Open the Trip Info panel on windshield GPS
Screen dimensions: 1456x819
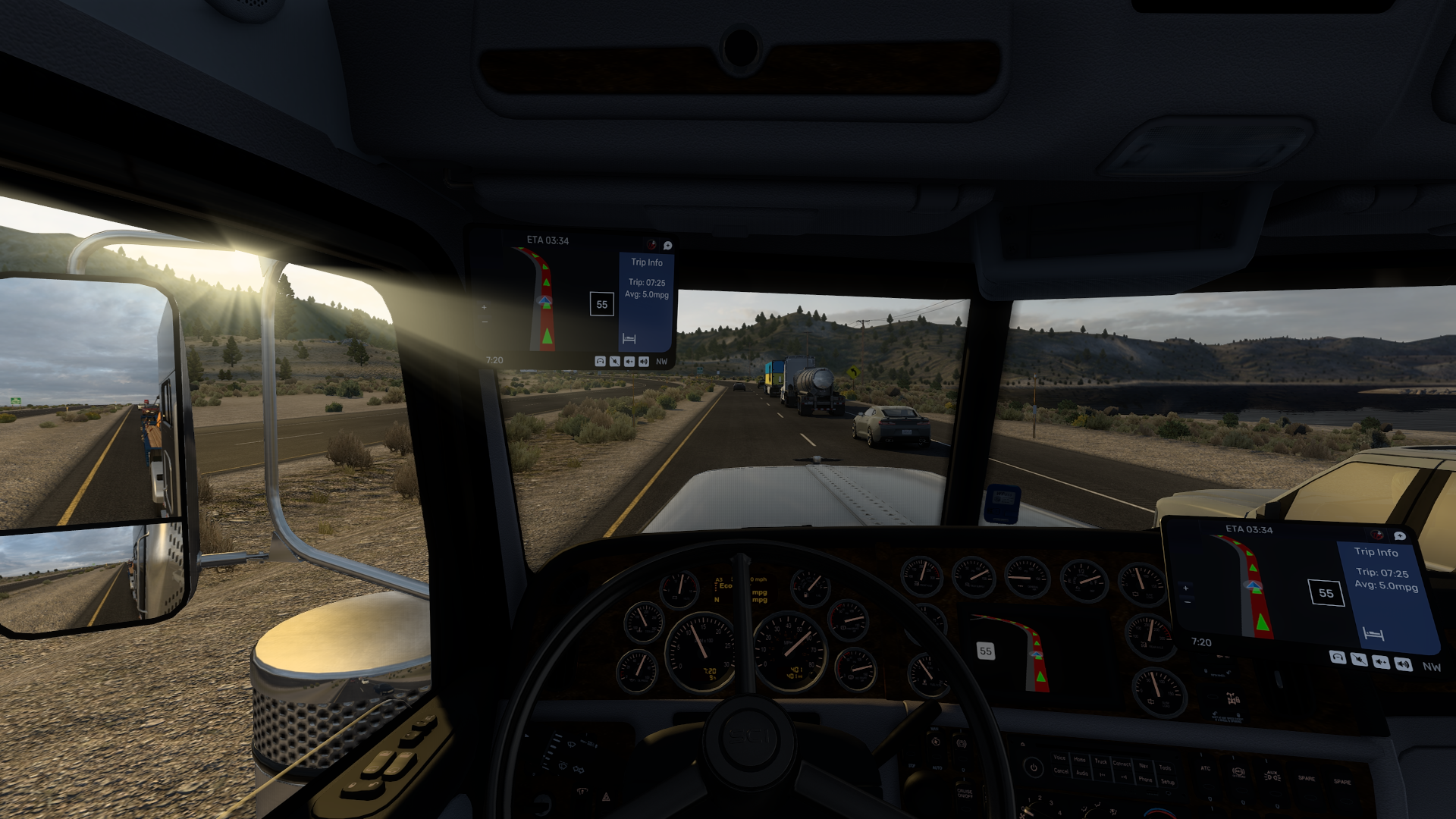[647, 262]
